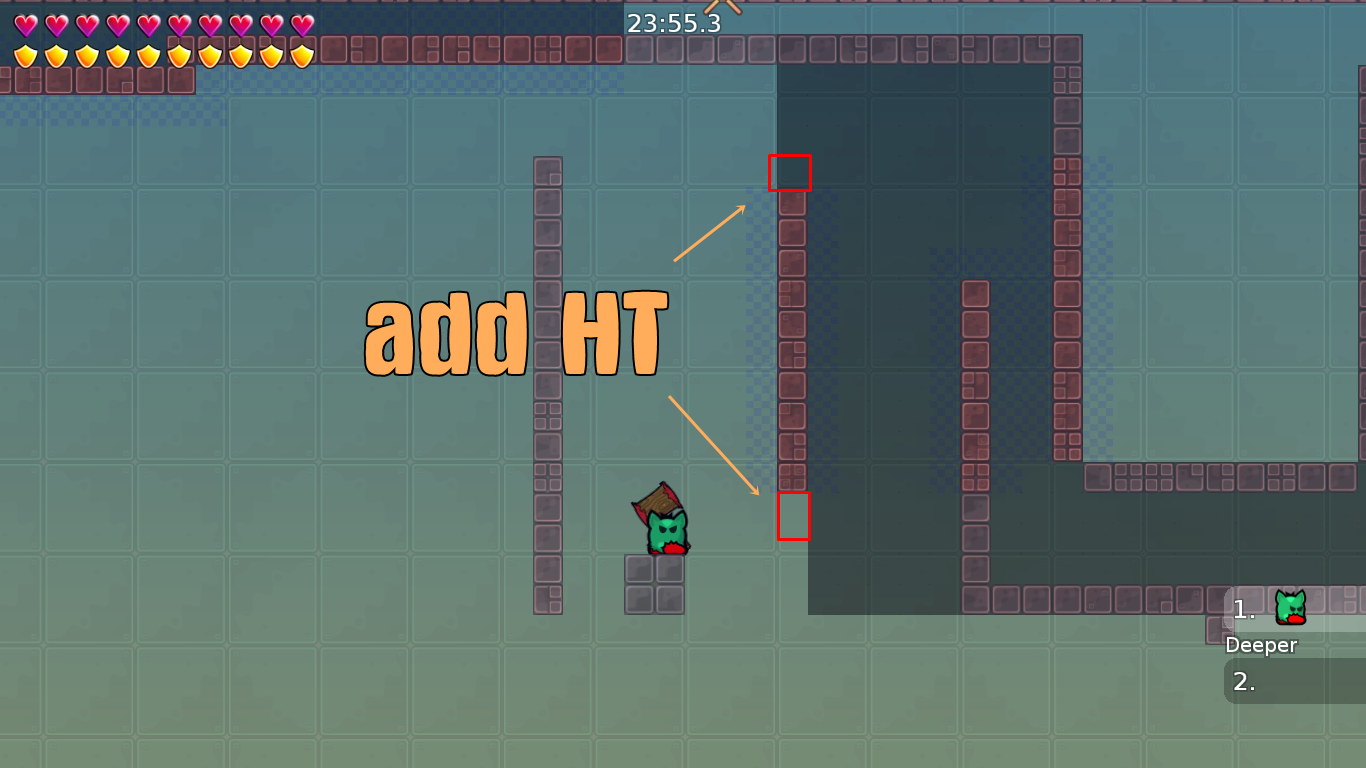
Task: Select the upper red-outlined tile marker
Action: pos(790,172)
